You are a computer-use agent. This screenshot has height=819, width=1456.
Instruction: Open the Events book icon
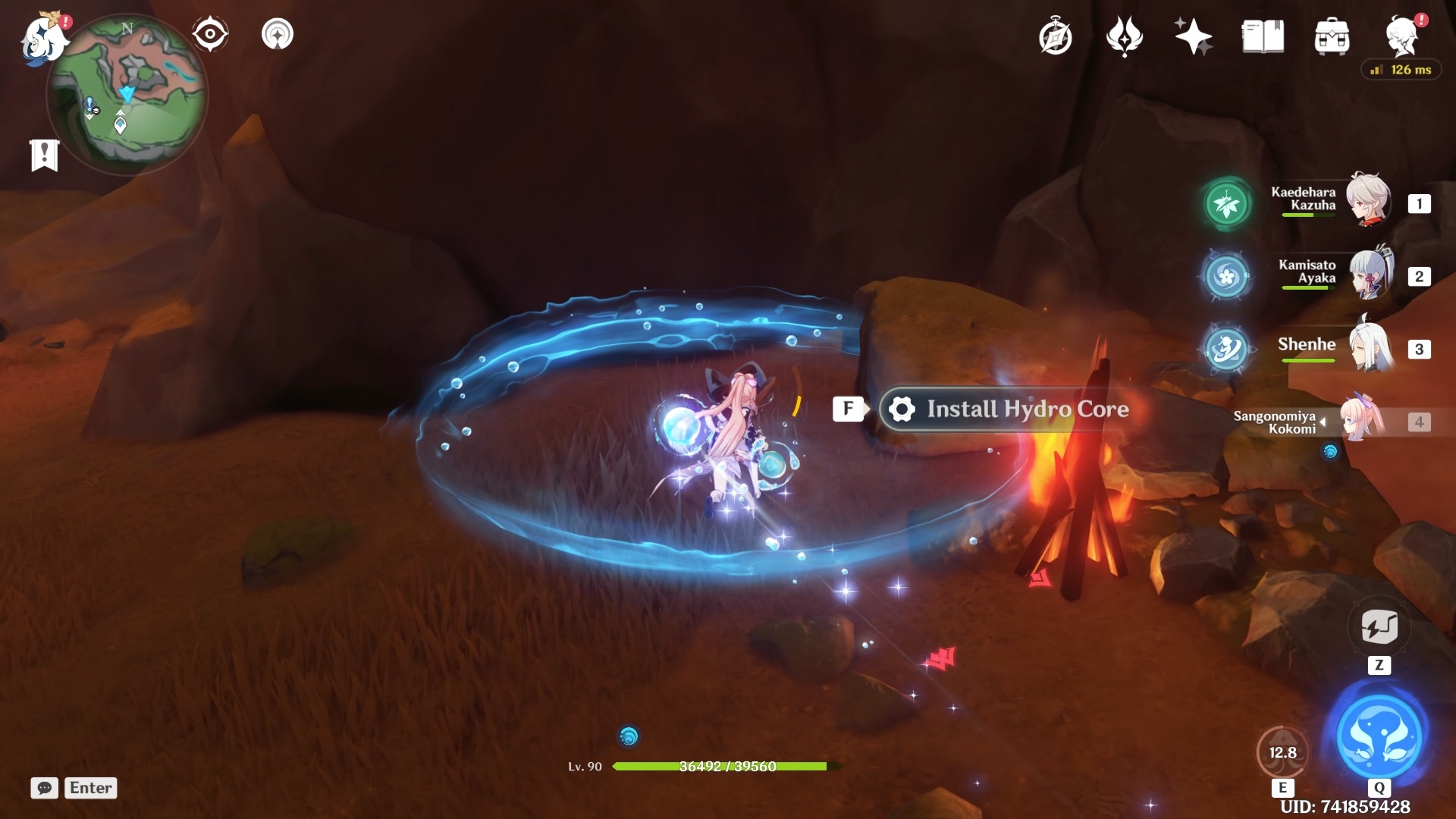click(1263, 36)
